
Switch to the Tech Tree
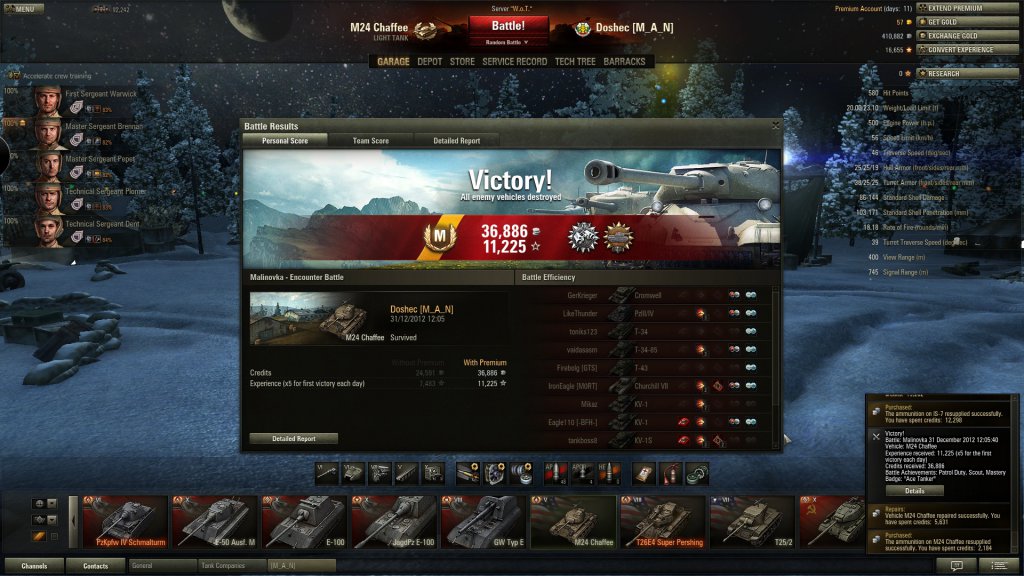coord(576,62)
